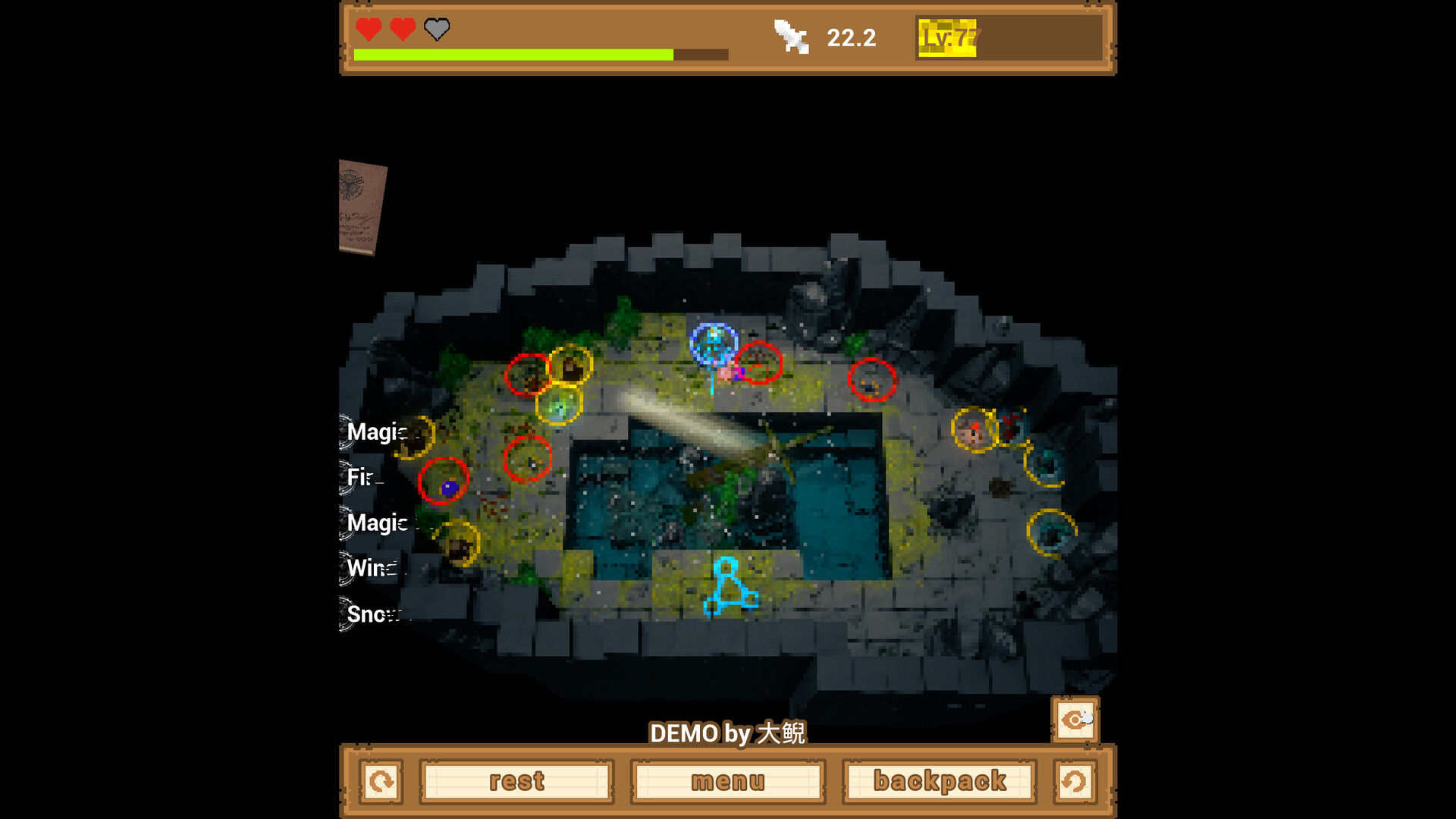
Task: Expand the Lv:77 level badge
Action: pyautogui.click(x=947, y=36)
